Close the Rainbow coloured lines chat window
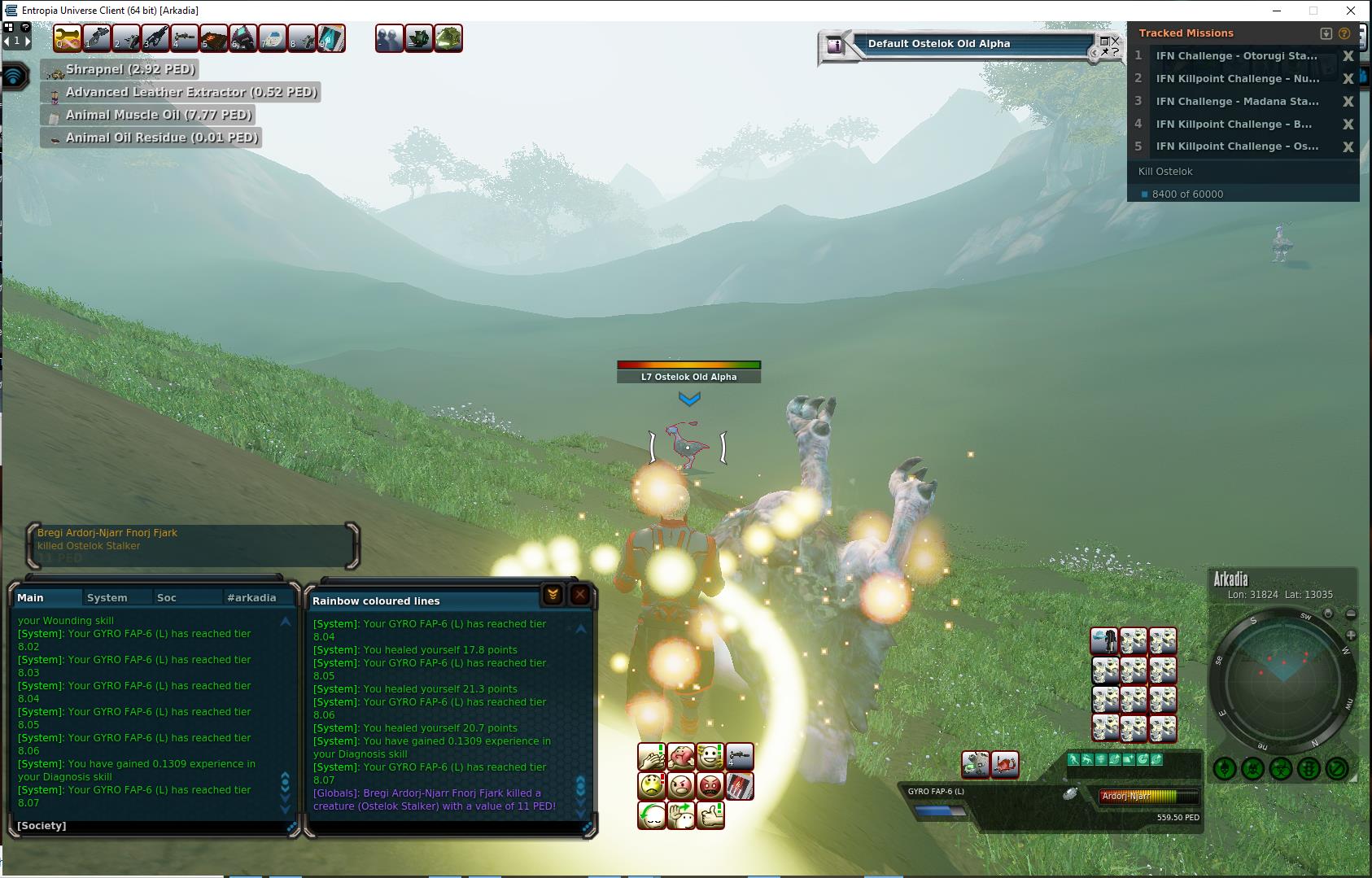 pos(579,595)
